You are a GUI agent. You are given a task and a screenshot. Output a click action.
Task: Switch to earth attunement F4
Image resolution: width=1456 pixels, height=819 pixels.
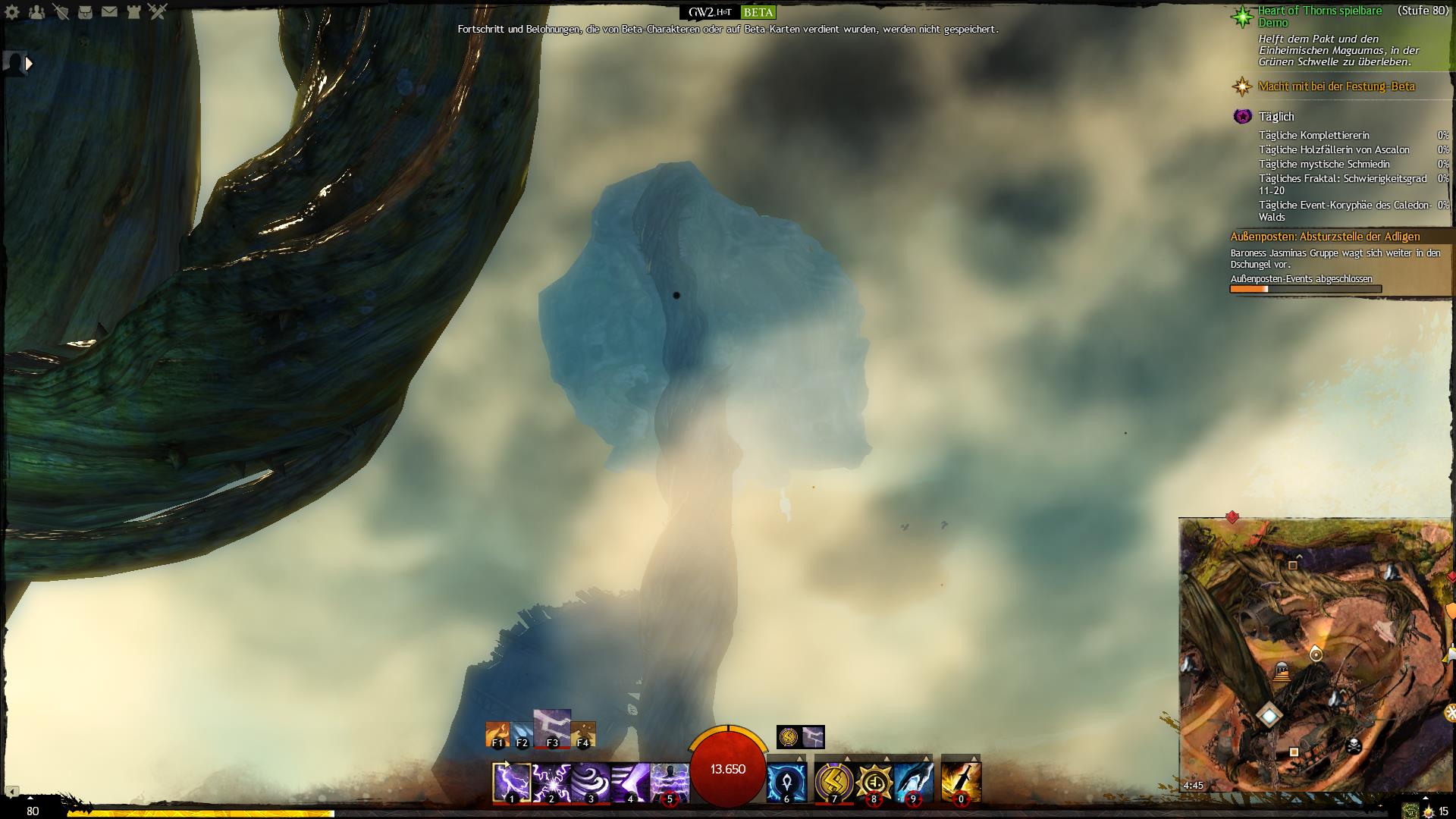click(x=583, y=735)
